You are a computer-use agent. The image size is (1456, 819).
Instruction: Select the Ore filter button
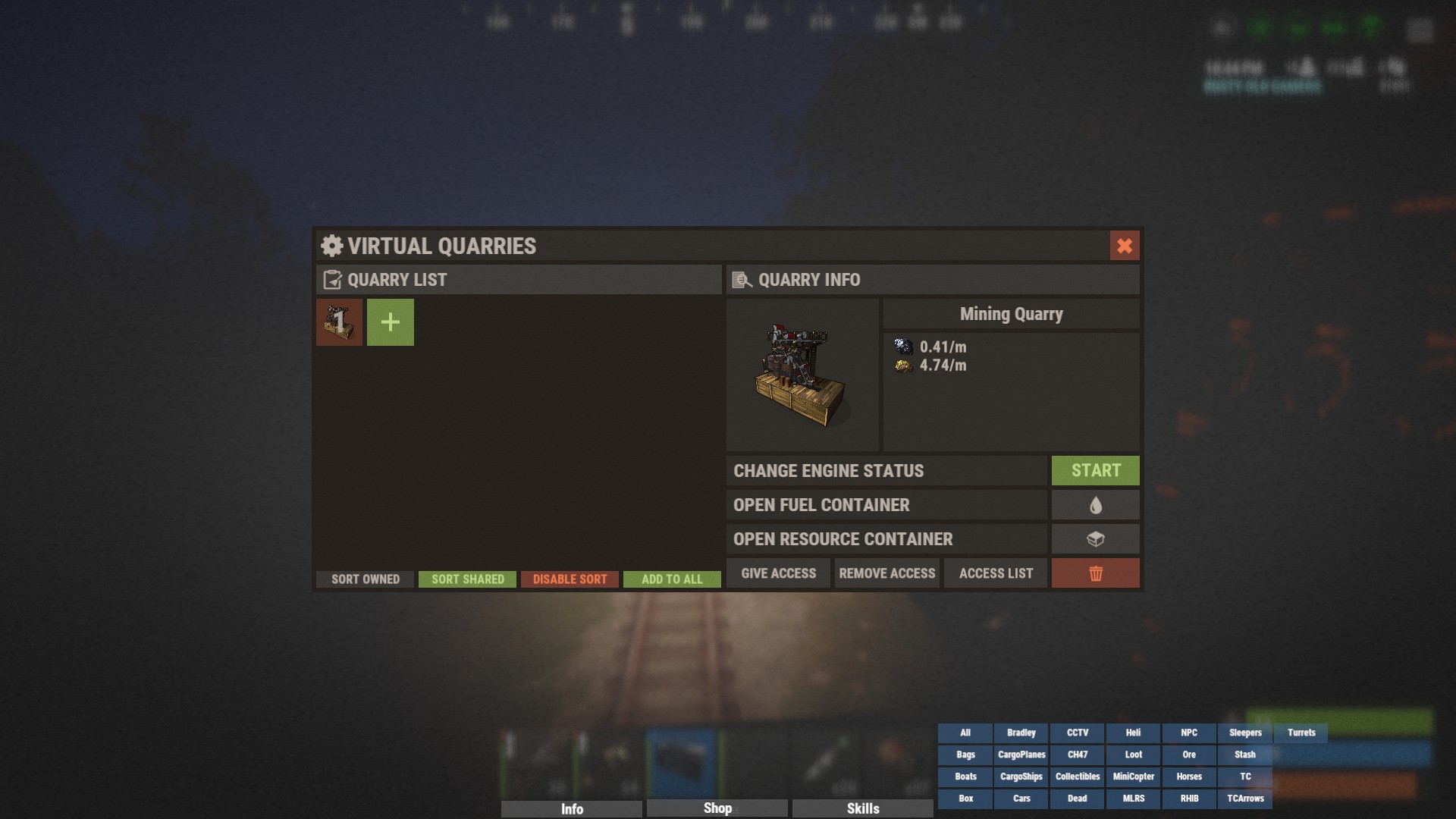(1189, 755)
